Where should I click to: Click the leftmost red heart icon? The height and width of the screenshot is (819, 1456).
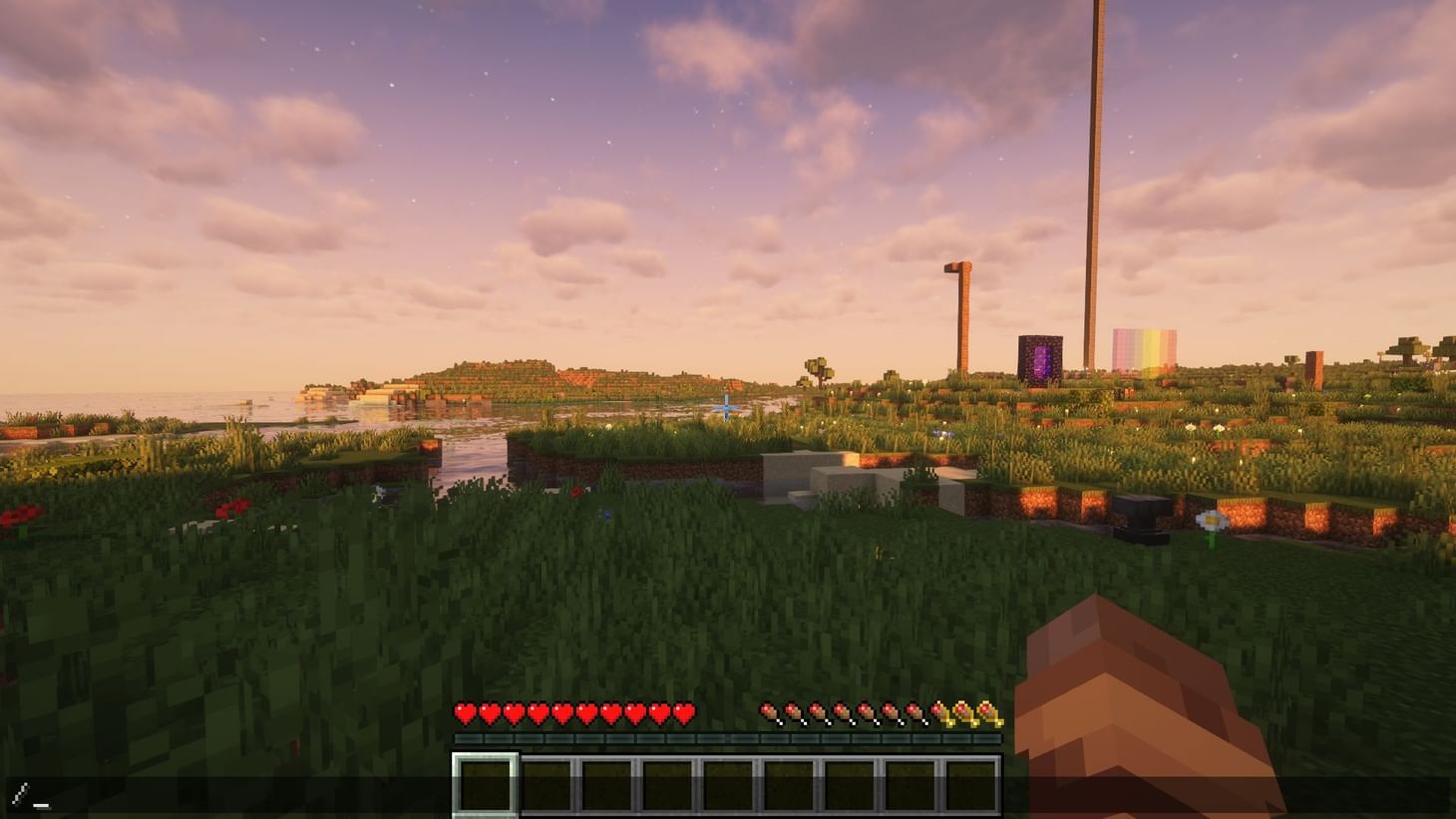pos(464,714)
